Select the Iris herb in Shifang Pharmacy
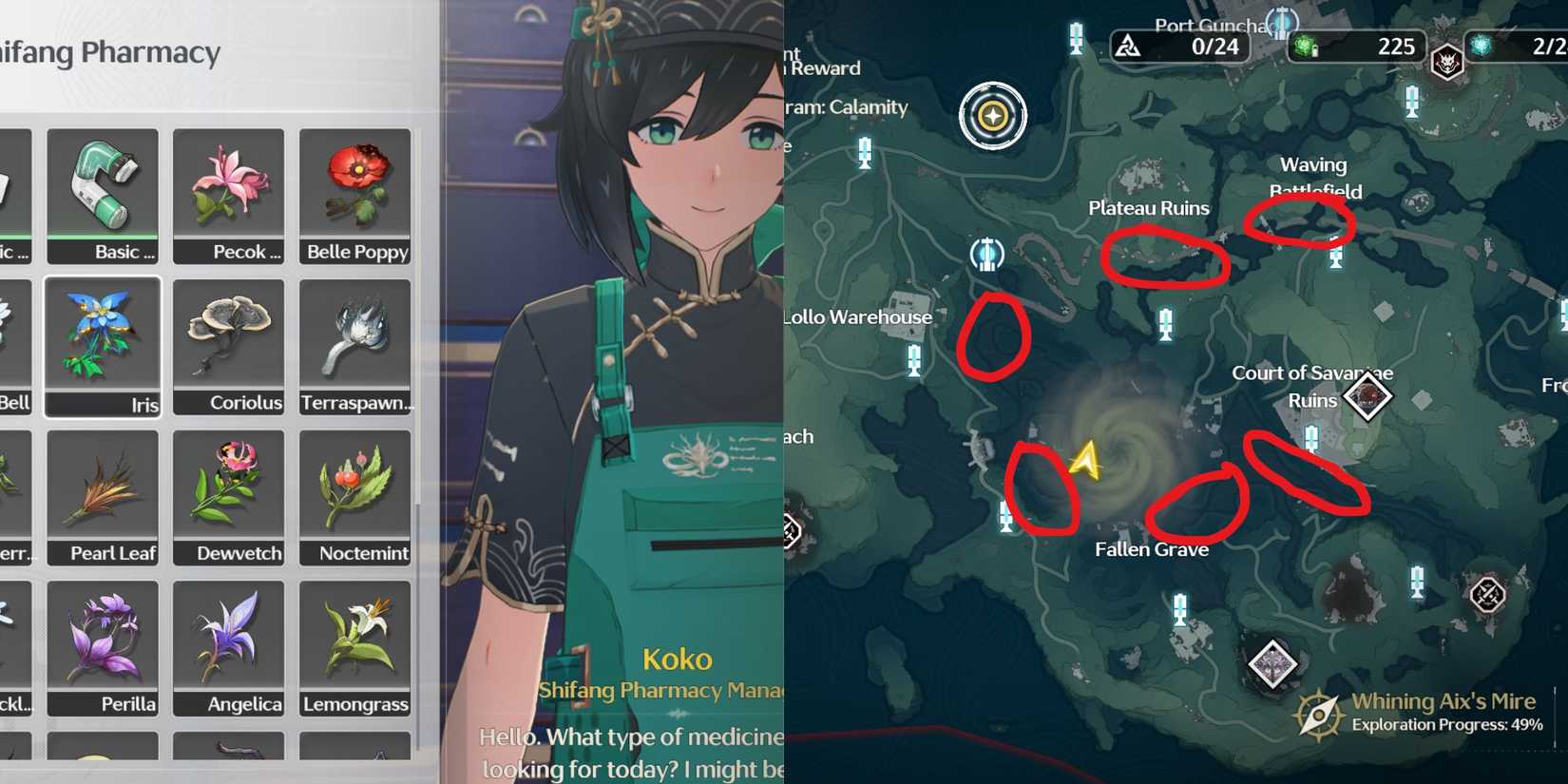Image resolution: width=1568 pixels, height=784 pixels. (102, 347)
